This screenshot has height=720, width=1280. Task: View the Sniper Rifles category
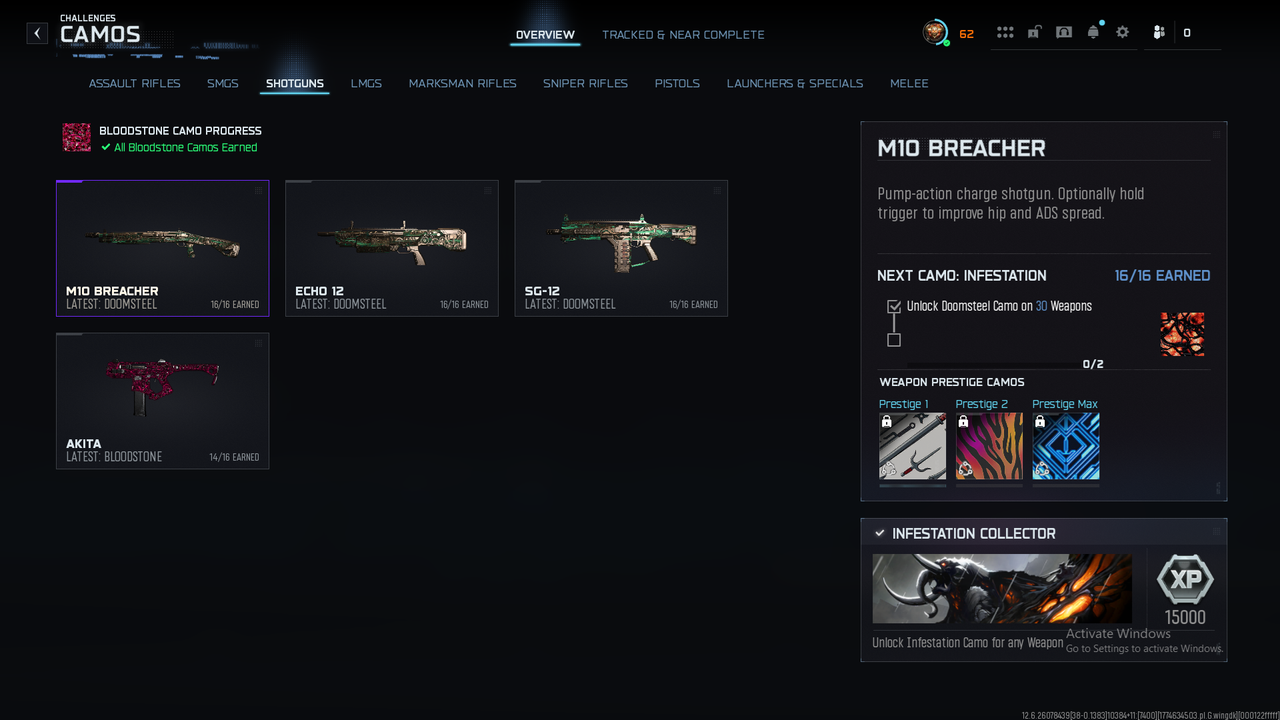coord(585,83)
